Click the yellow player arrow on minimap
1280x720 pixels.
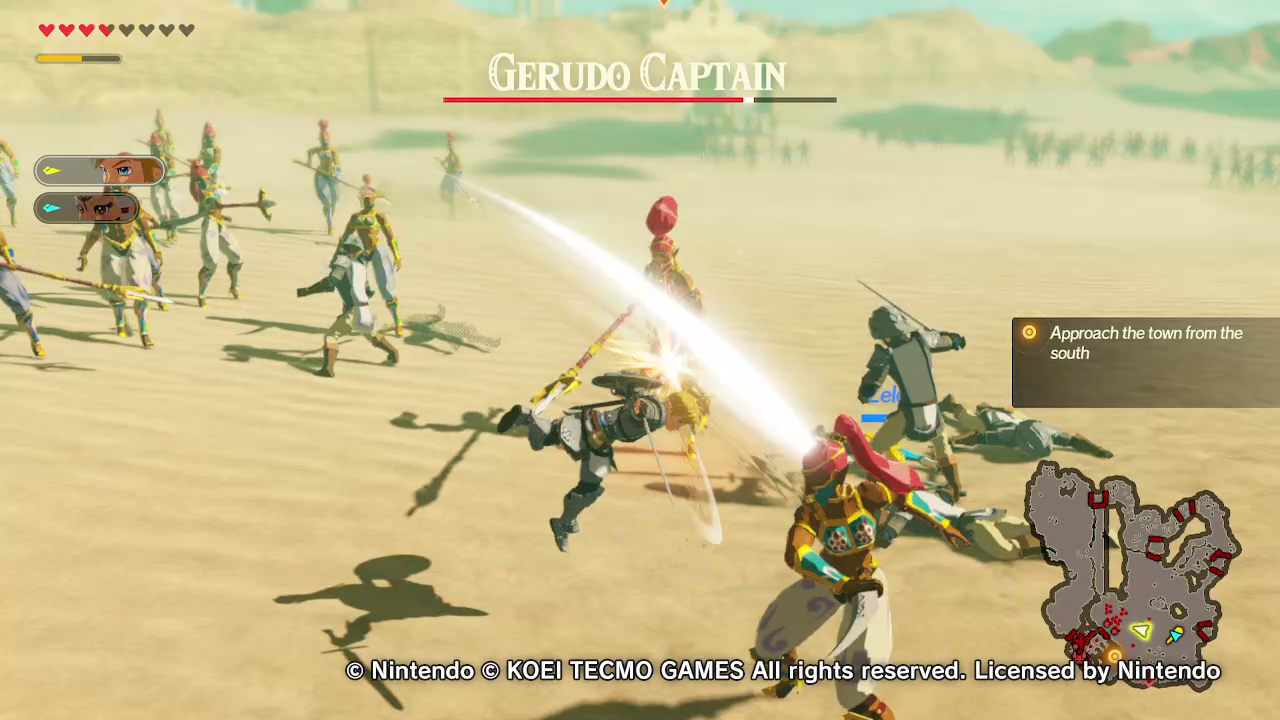[x=1141, y=631]
